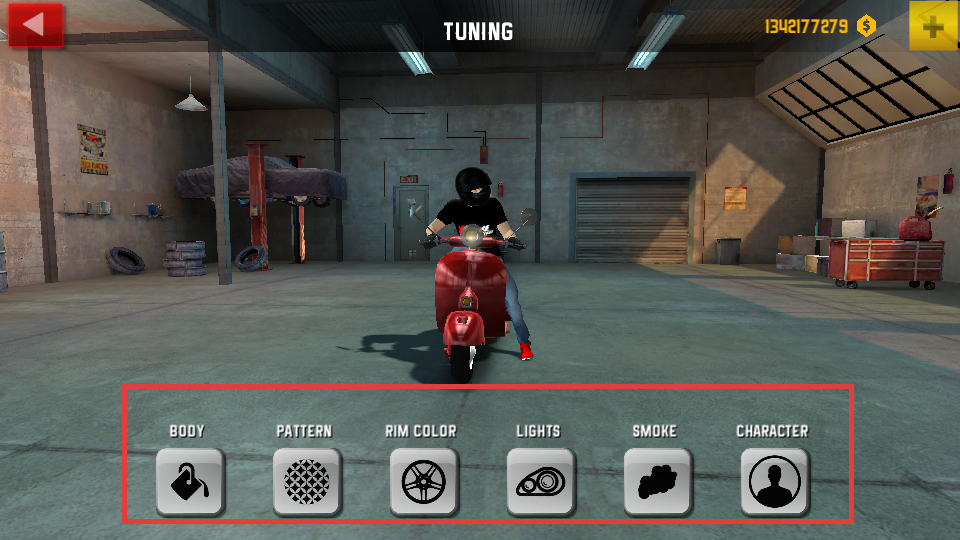This screenshot has height=540, width=960.
Task: Add more coins with the yellow plus button
Action: pos(933,26)
